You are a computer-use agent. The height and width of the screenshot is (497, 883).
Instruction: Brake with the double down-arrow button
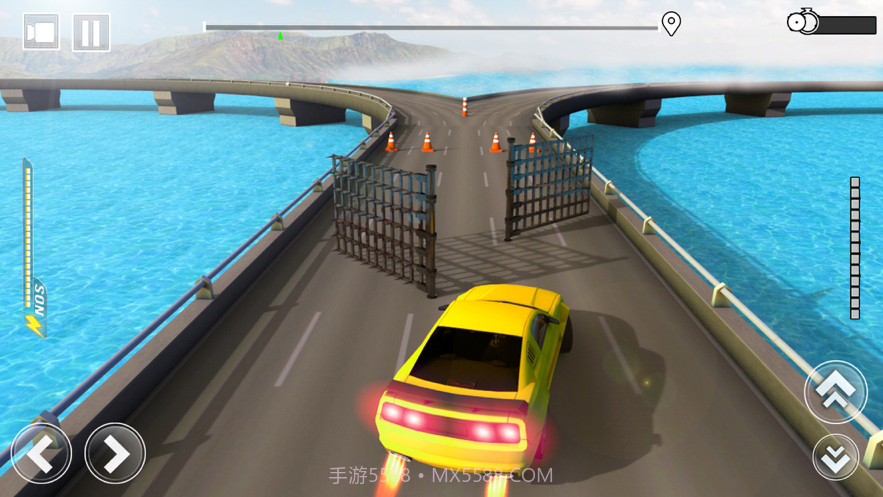pos(835,457)
